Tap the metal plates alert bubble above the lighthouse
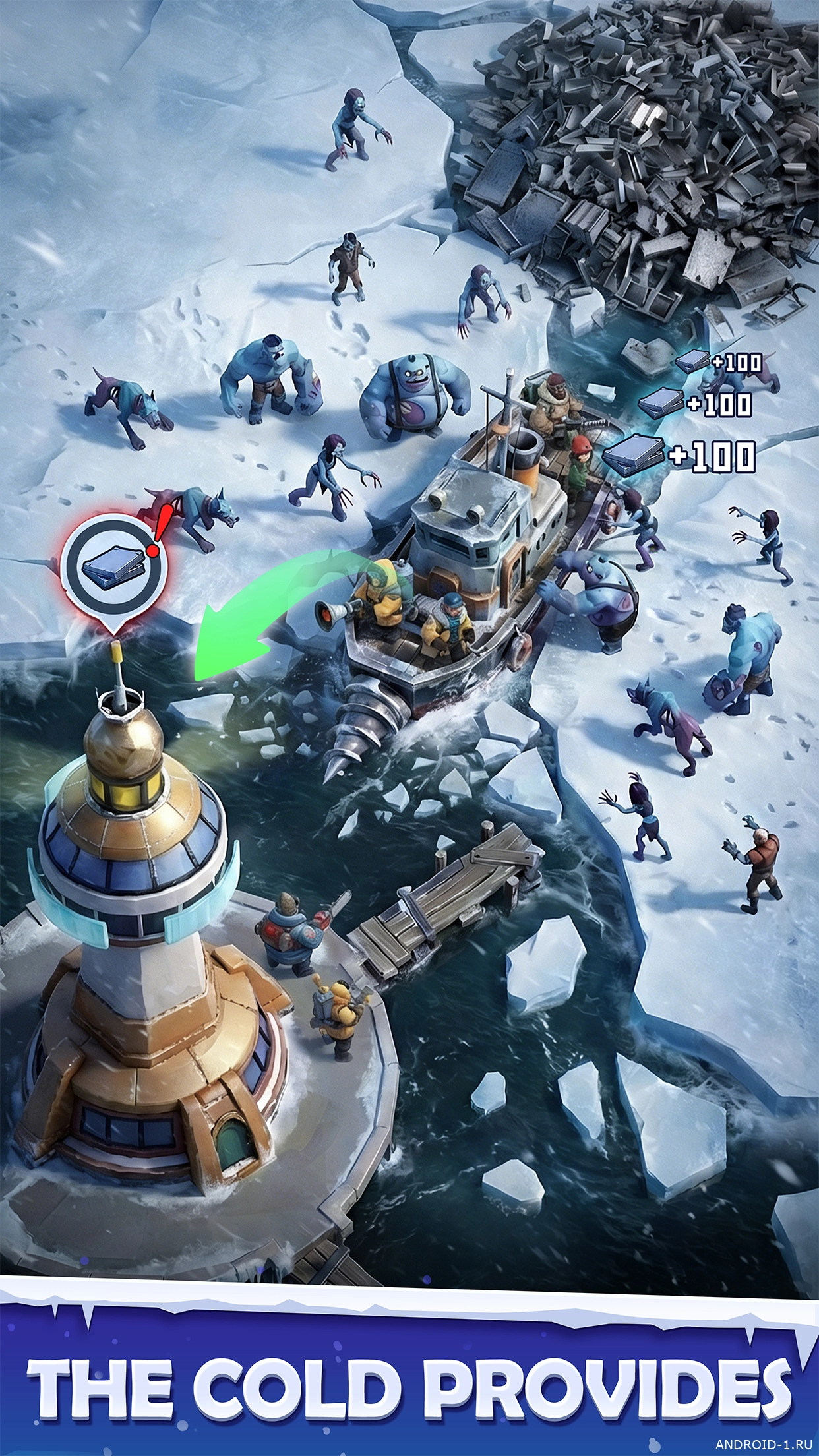This screenshot has height=1456, width=819. (x=113, y=568)
